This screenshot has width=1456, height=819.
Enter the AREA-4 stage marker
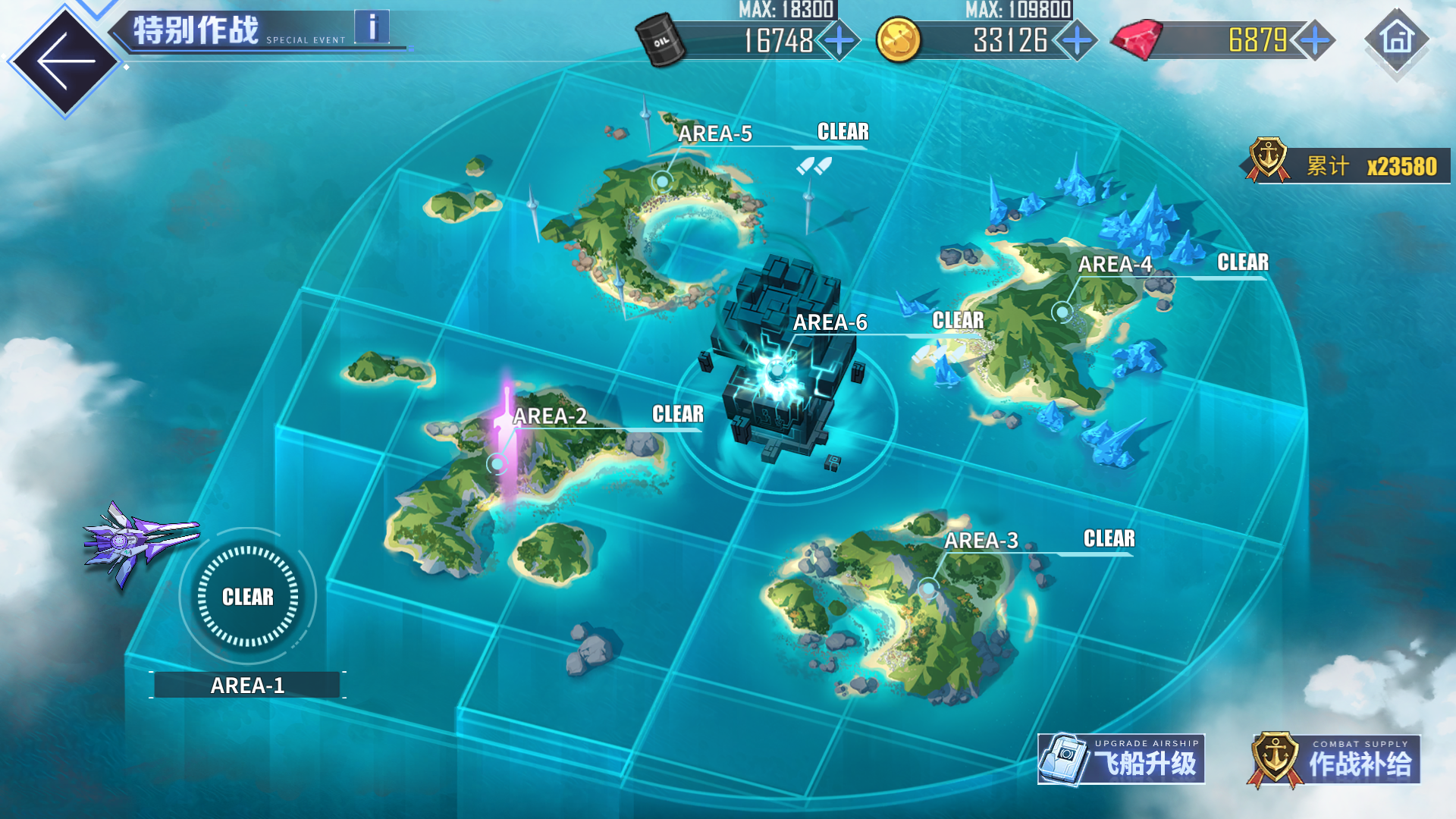point(1062,311)
